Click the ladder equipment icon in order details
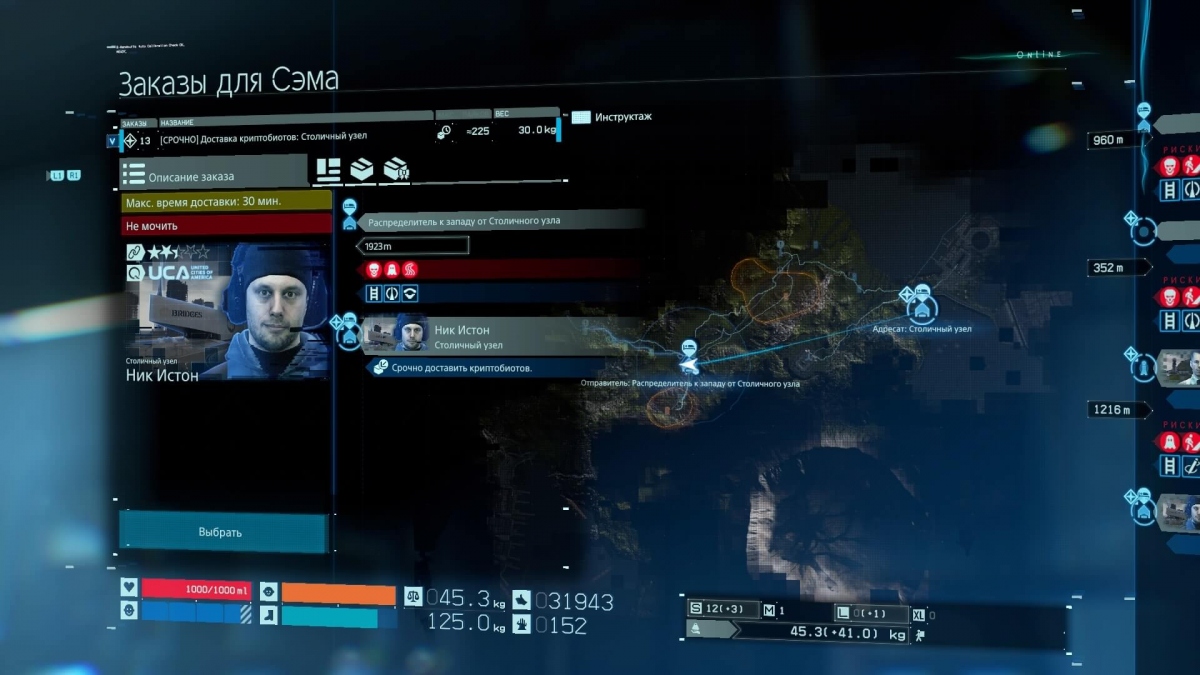This screenshot has width=1200, height=675. pyautogui.click(x=373, y=294)
